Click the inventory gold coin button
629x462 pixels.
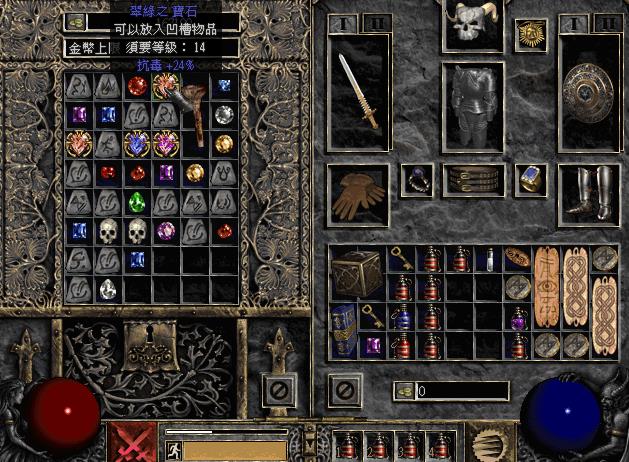(x=404, y=391)
